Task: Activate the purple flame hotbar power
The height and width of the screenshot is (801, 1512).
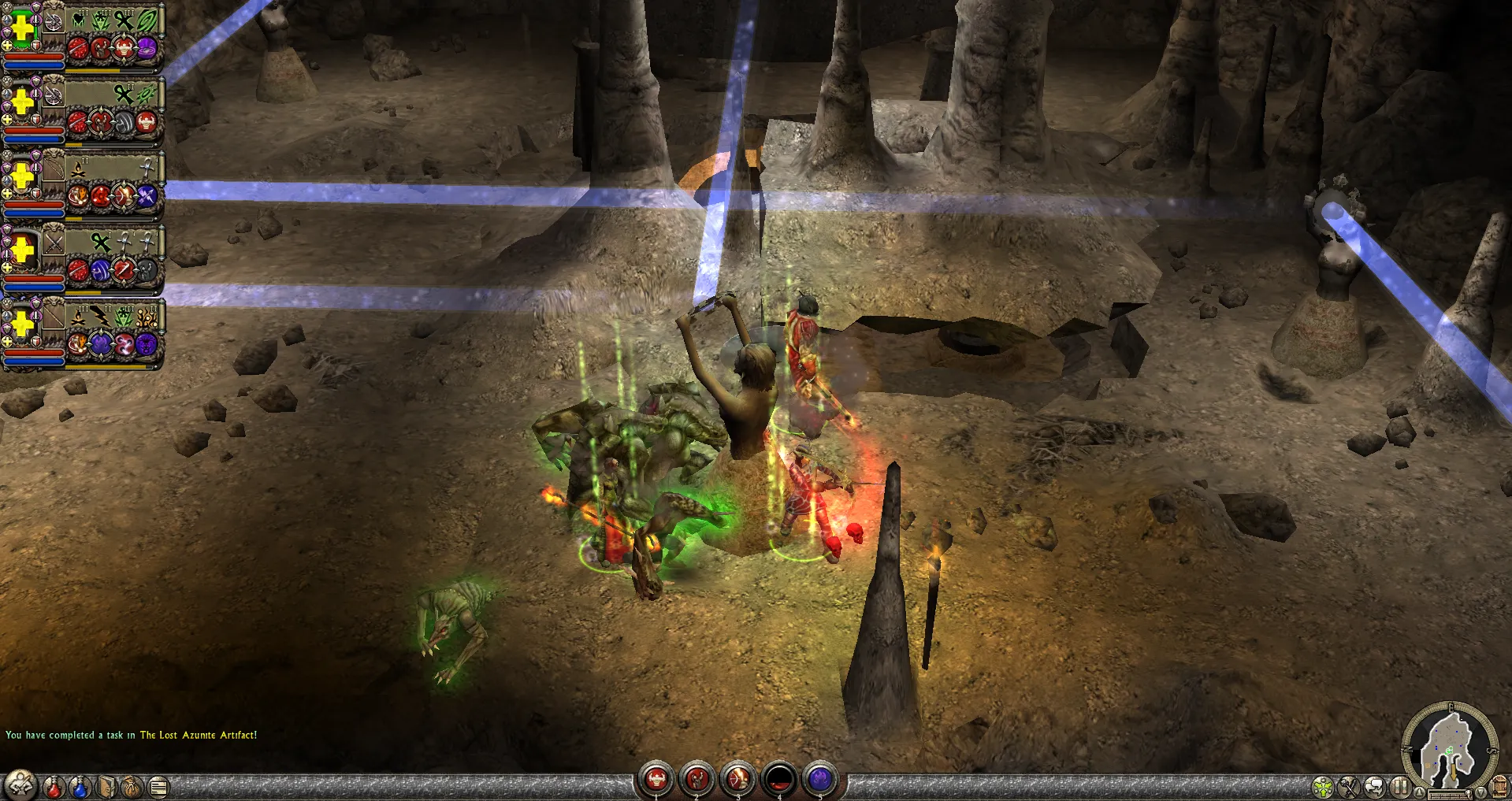Action: tap(820, 780)
